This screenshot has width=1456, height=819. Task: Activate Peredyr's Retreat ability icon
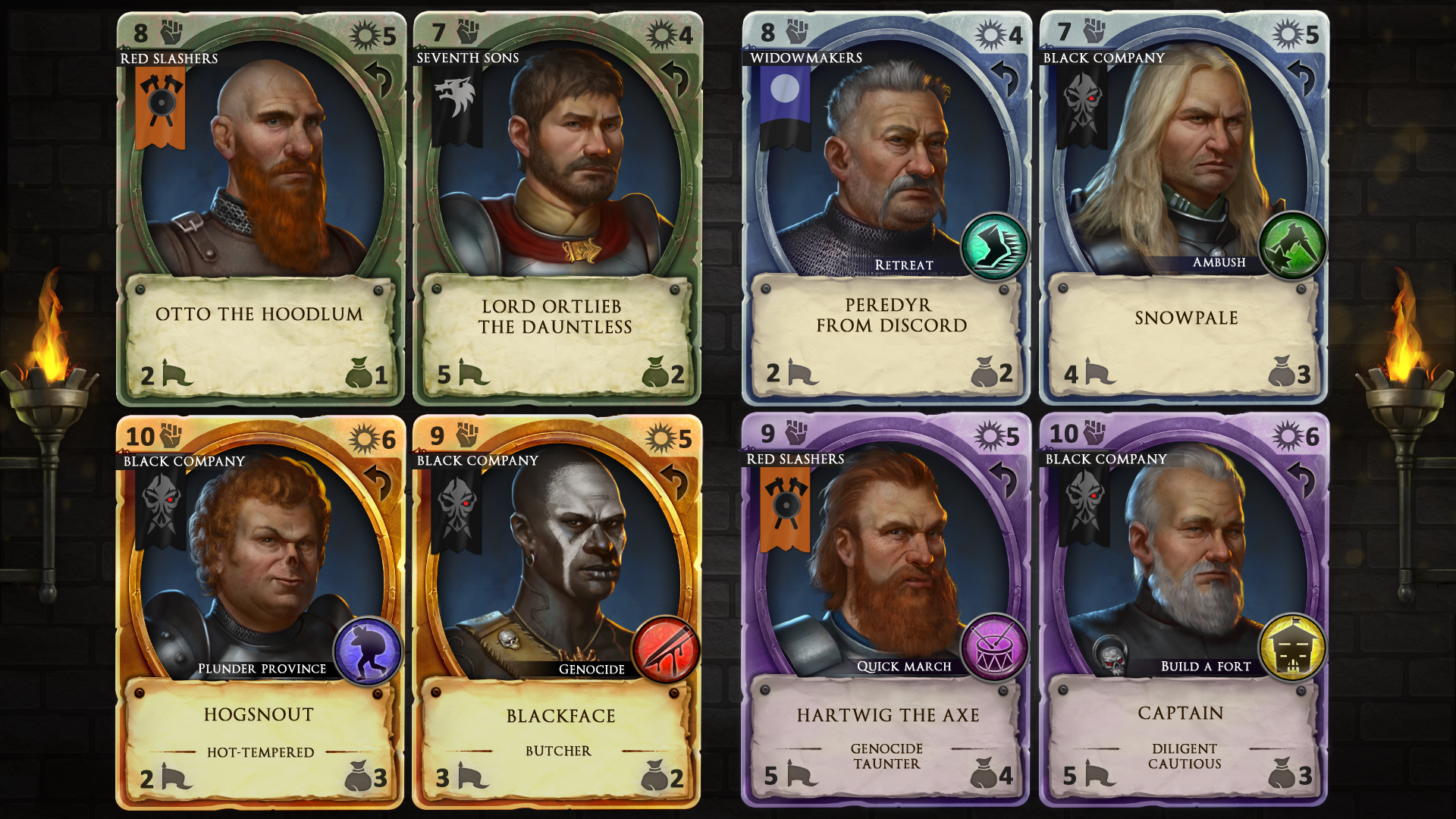994,247
